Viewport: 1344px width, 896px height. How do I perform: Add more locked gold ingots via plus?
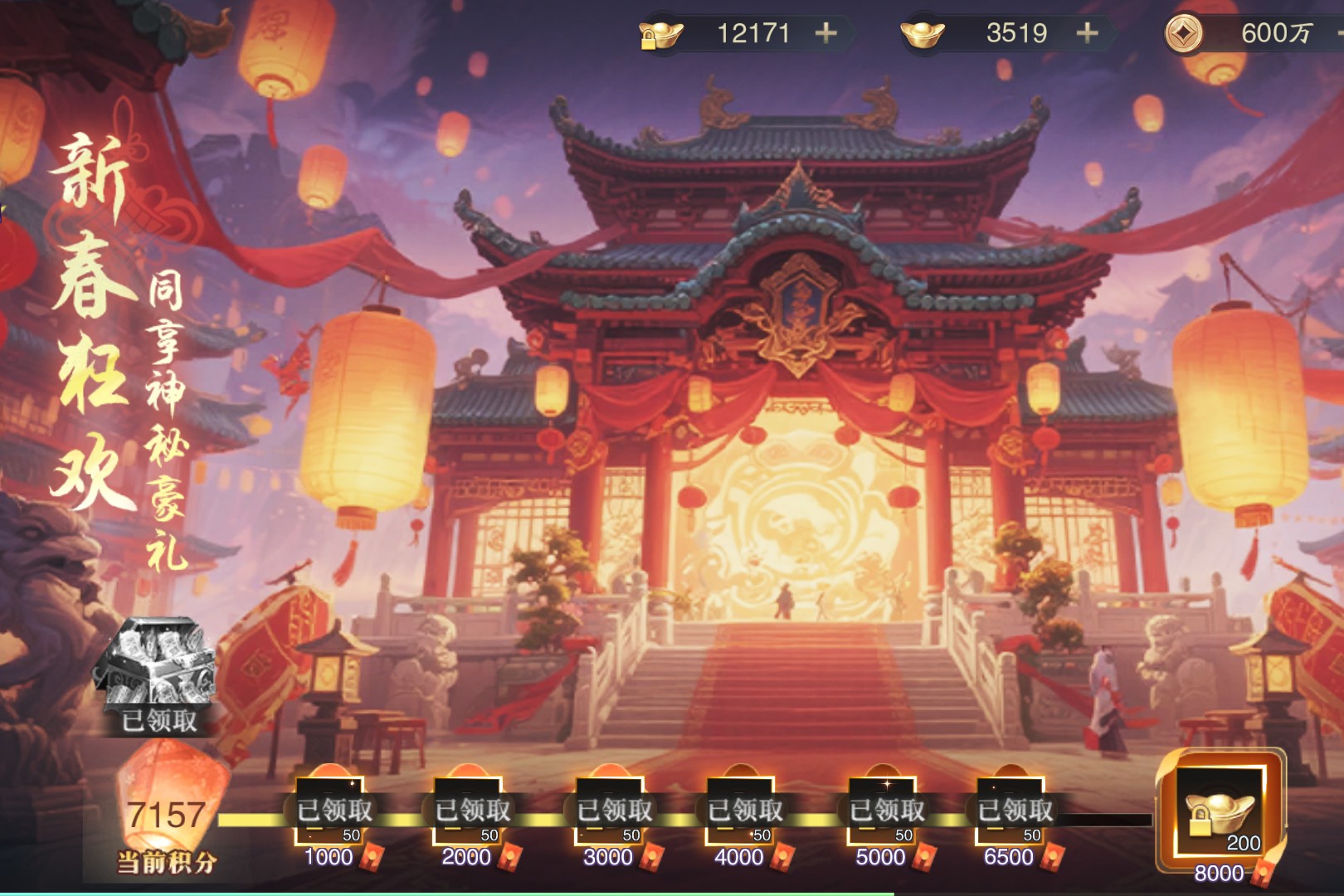[825, 33]
